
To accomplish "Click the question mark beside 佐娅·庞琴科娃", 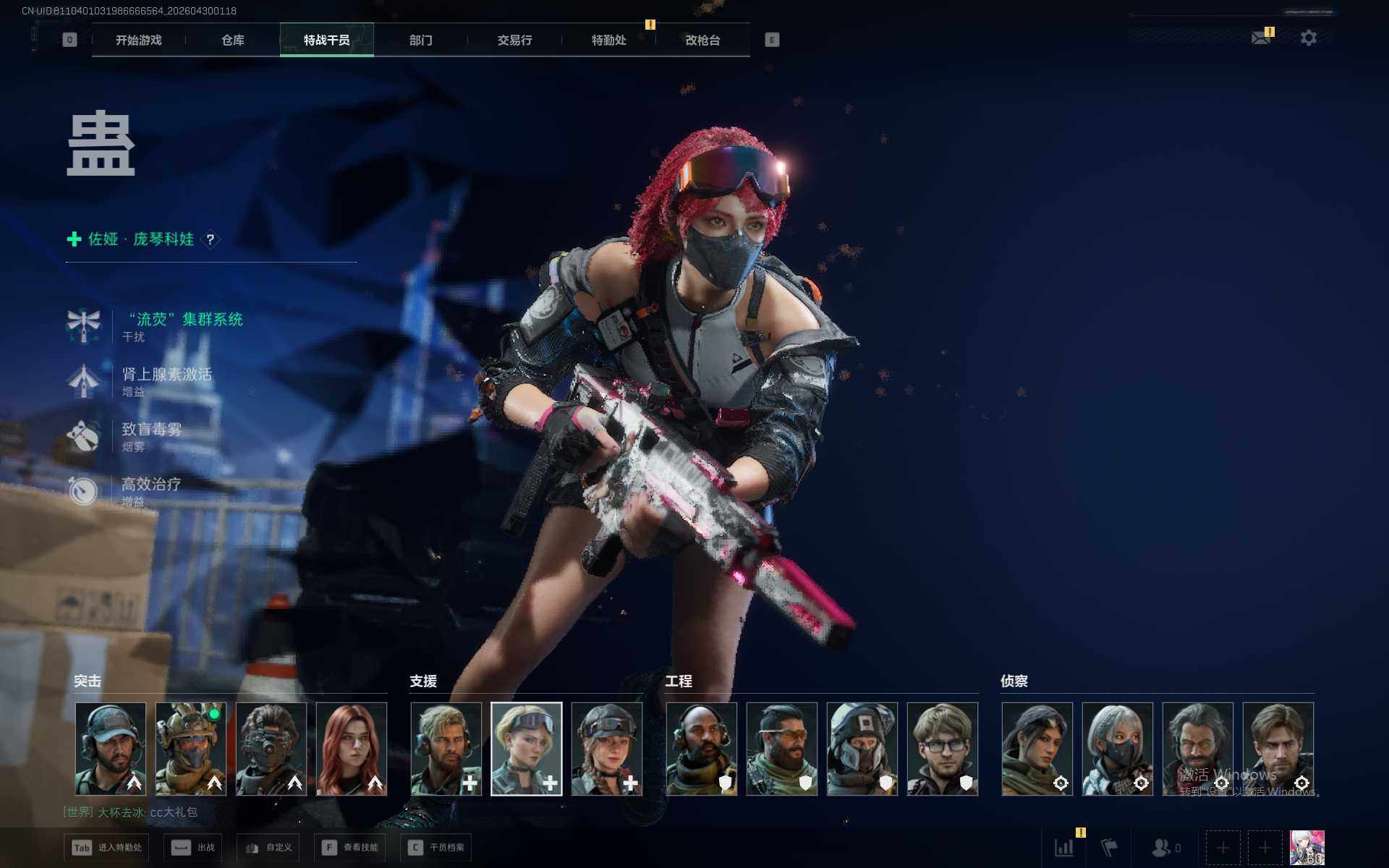I will coord(211,239).
